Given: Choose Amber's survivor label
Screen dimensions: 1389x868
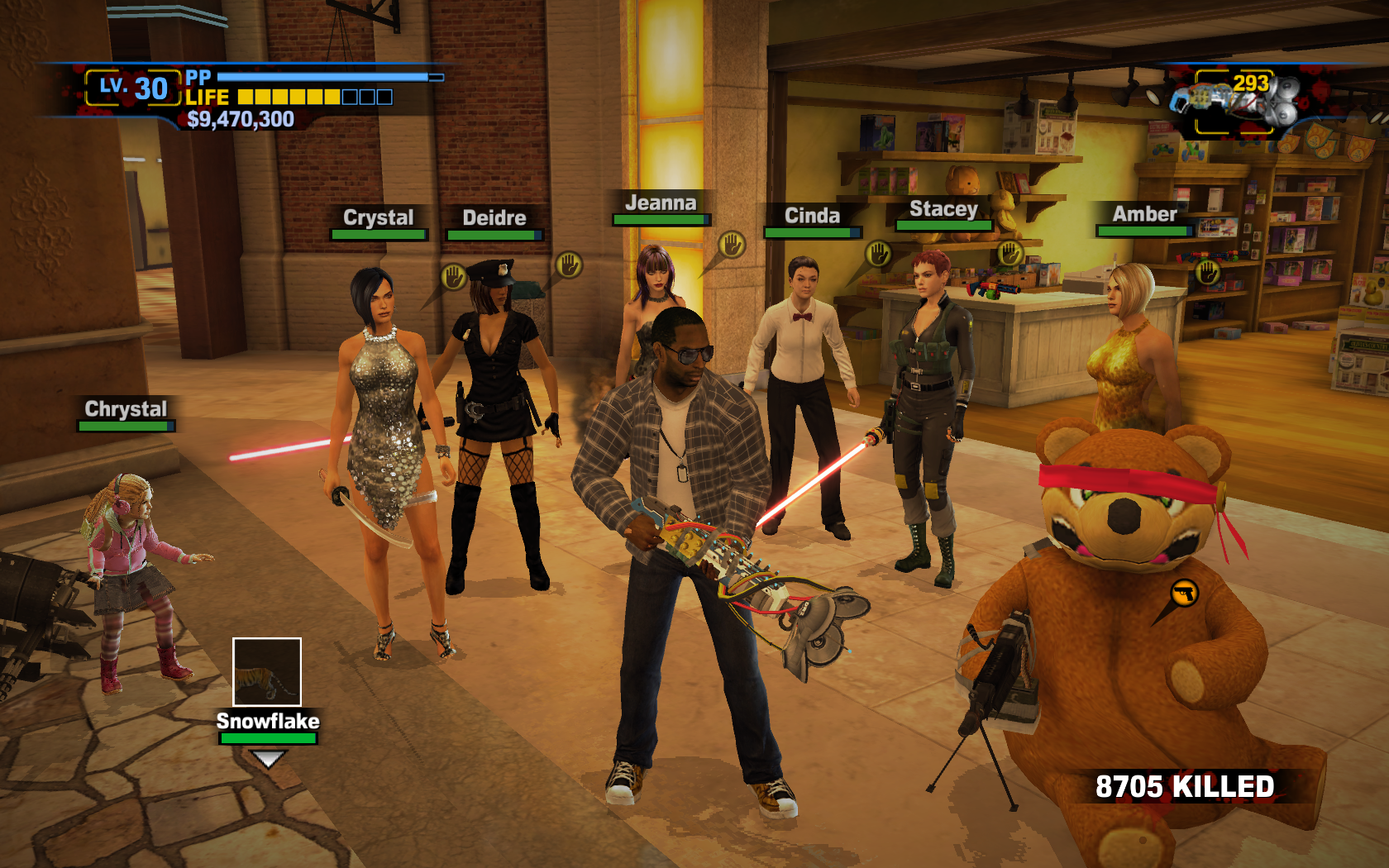Looking at the screenshot, I should coord(1144,215).
